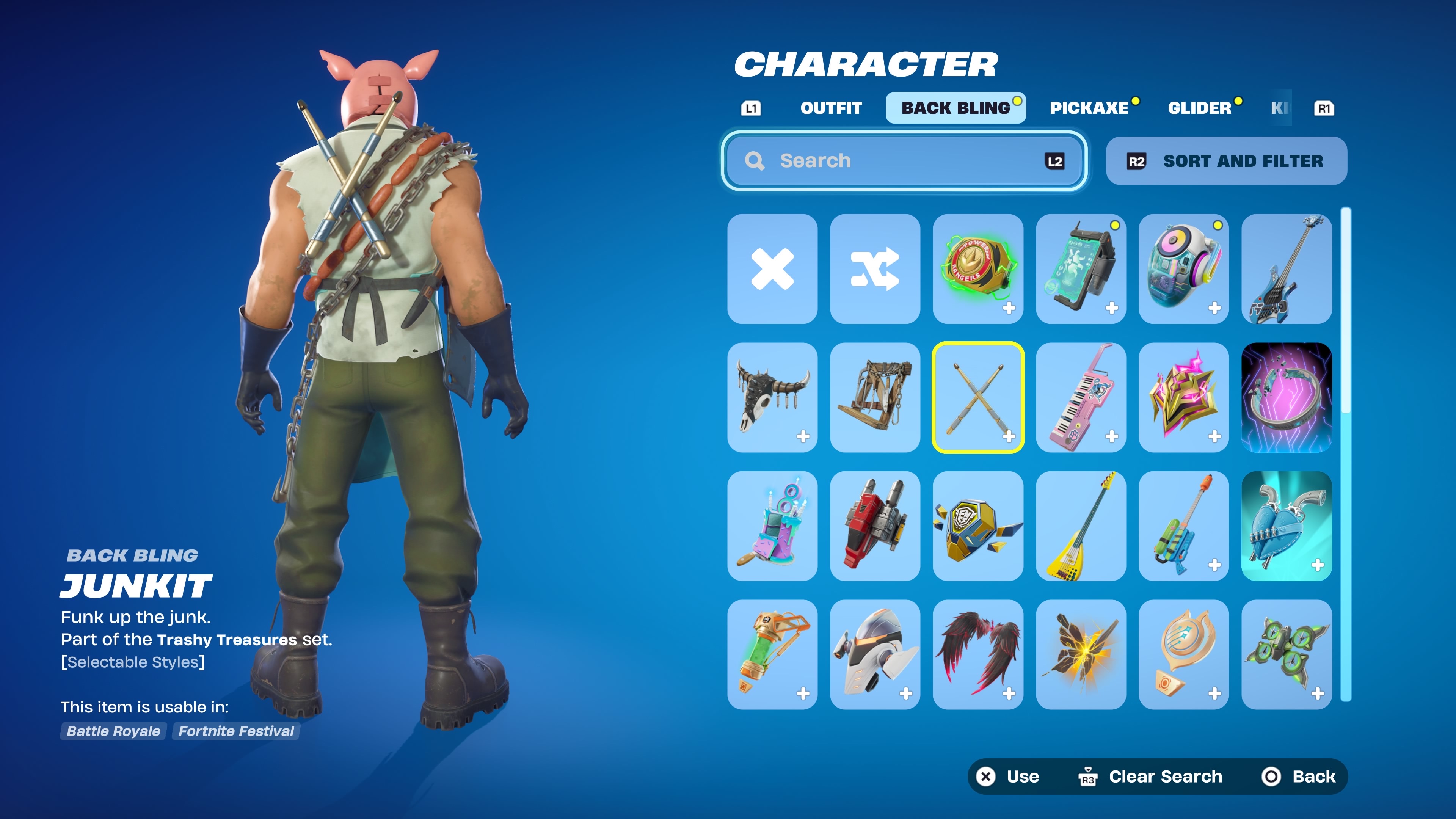Open the Pickaxe tab
Screen dimensions: 1456x819
tap(1089, 108)
